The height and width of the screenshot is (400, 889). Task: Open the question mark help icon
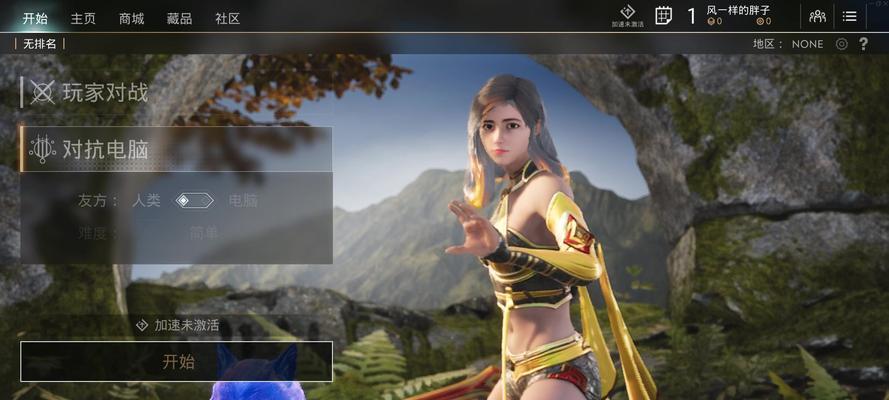864,44
